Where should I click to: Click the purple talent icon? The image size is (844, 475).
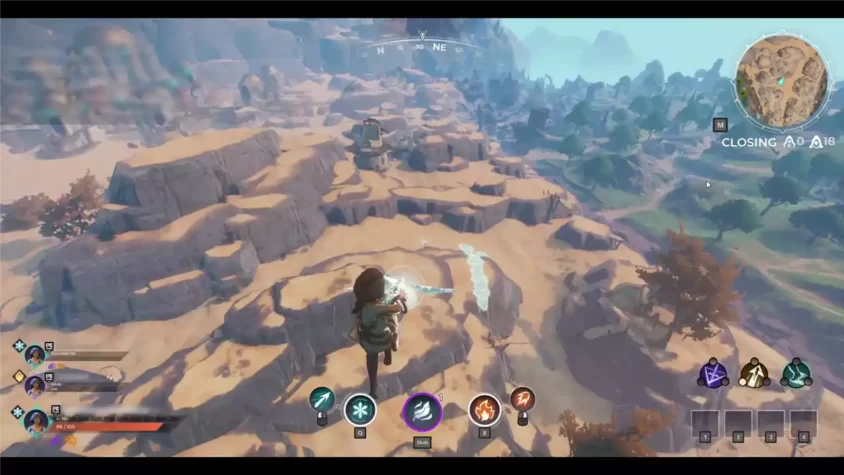point(713,374)
